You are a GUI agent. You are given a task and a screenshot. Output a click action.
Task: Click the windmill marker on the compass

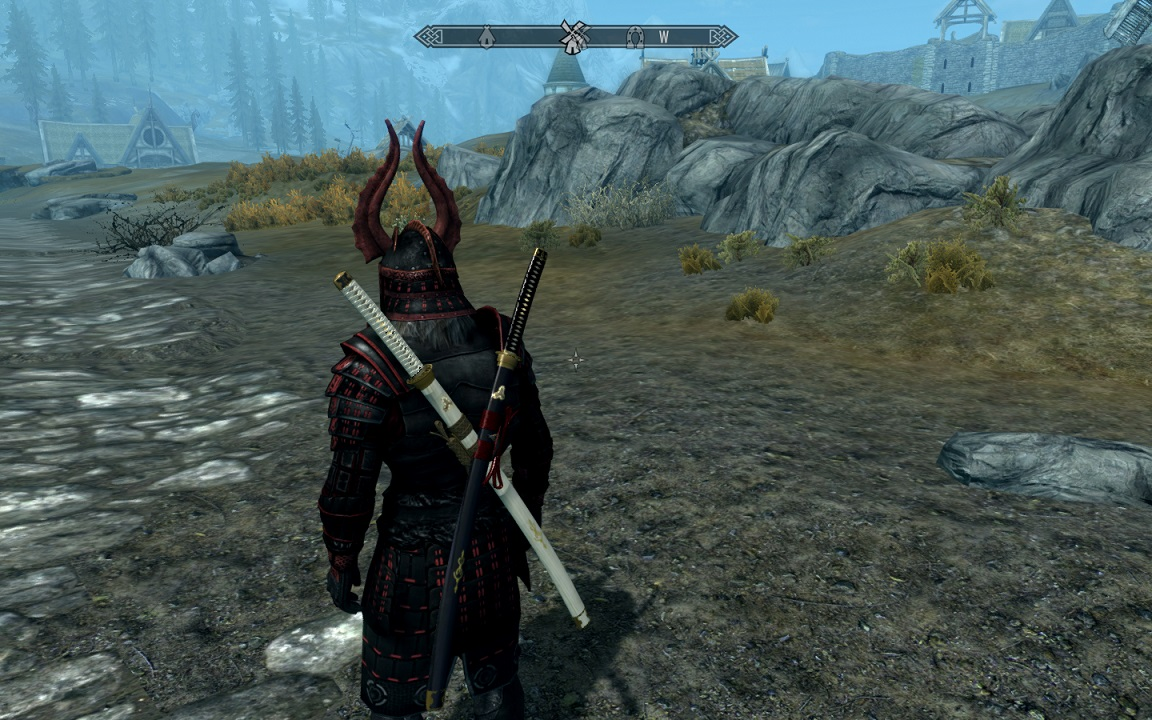[x=573, y=37]
